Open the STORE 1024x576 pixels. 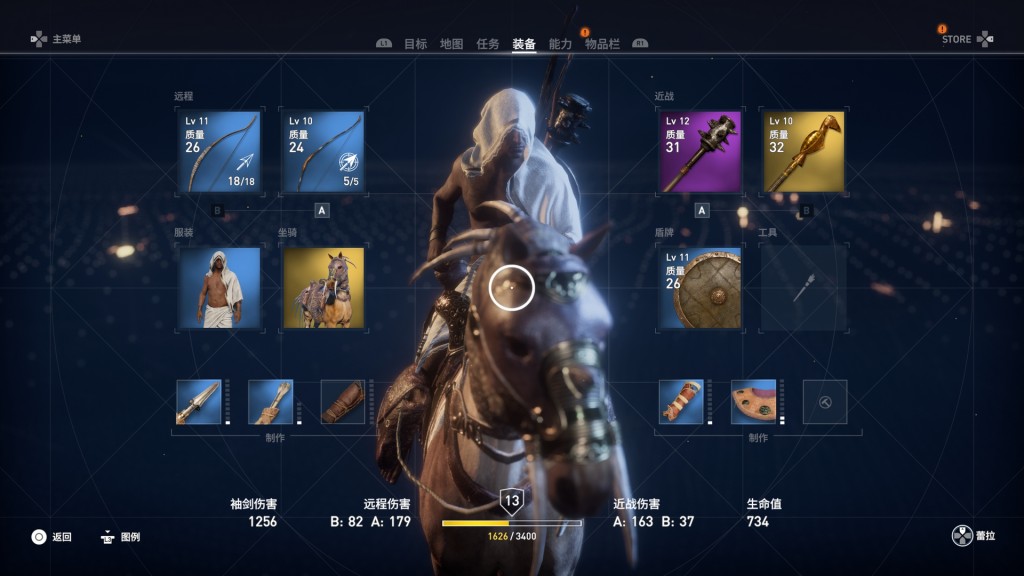pos(967,39)
